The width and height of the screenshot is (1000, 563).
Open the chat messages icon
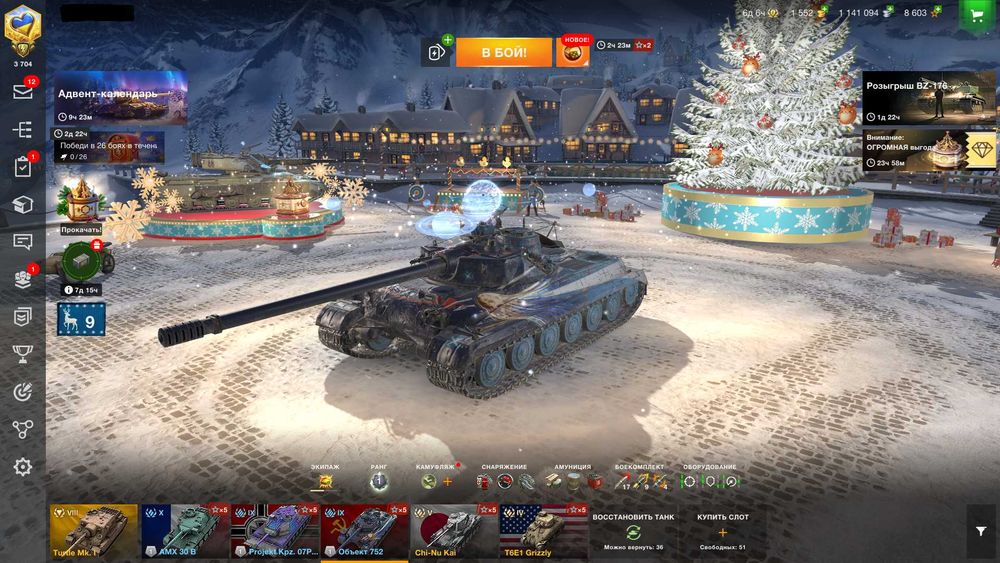[x=22, y=241]
